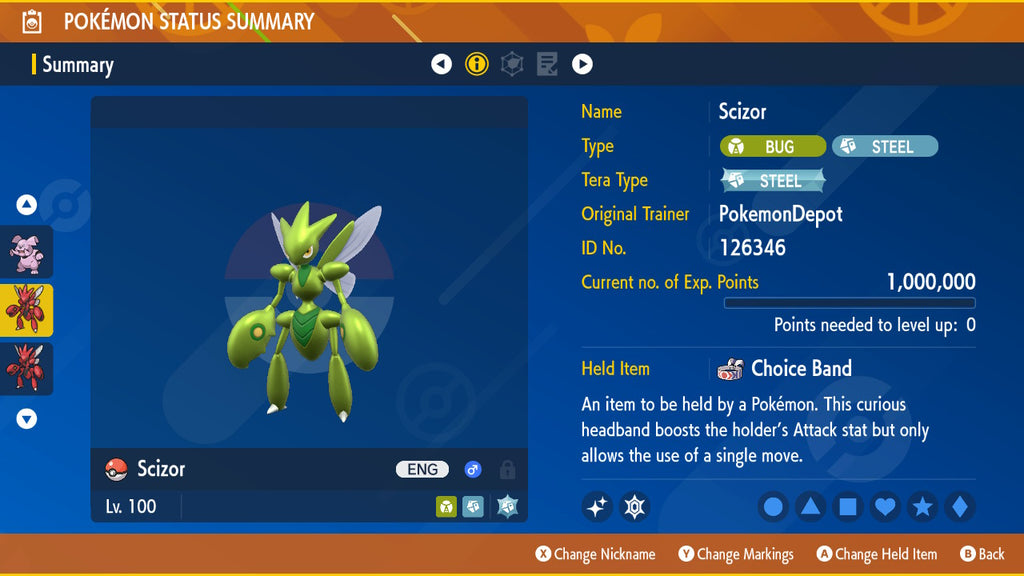Toggle the triangle marking
Image resolution: width=1024 pixels, height=576 pixels.
(810, 507)
